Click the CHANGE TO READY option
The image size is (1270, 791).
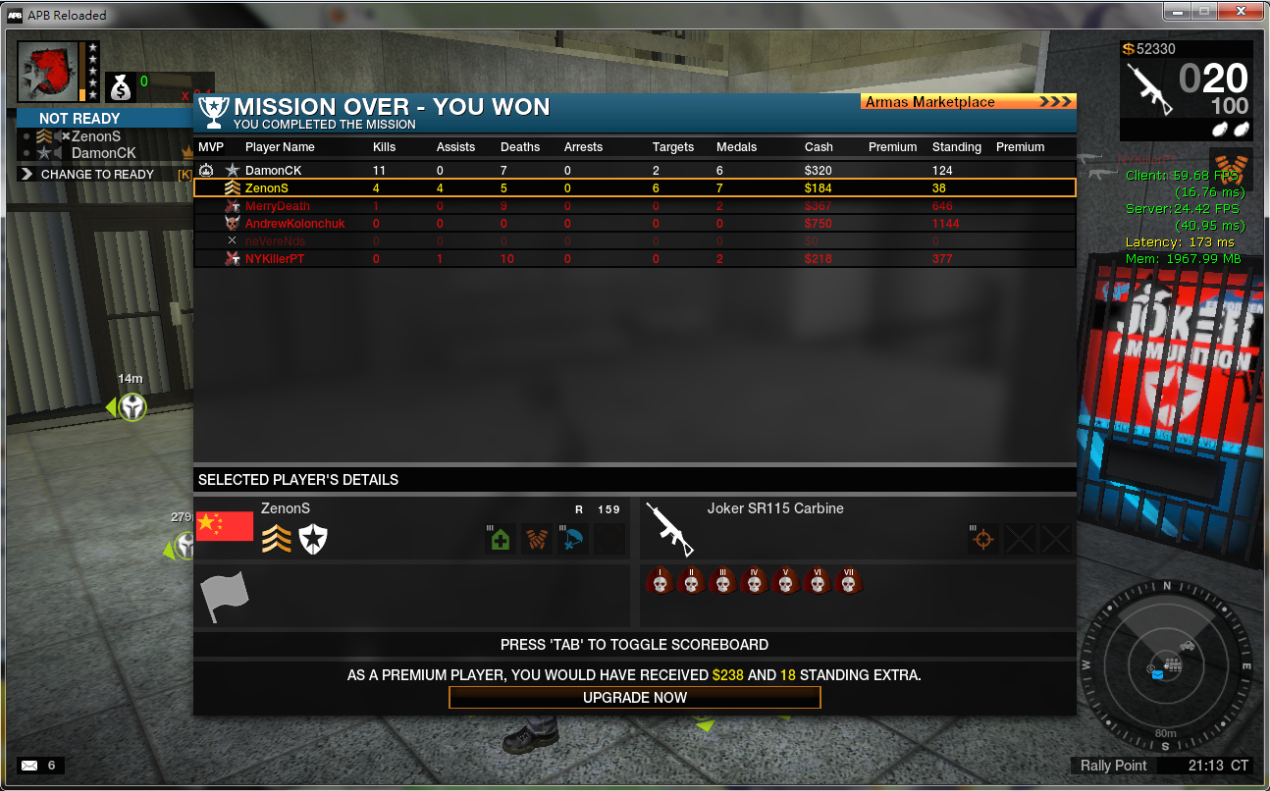click(97, 174)
